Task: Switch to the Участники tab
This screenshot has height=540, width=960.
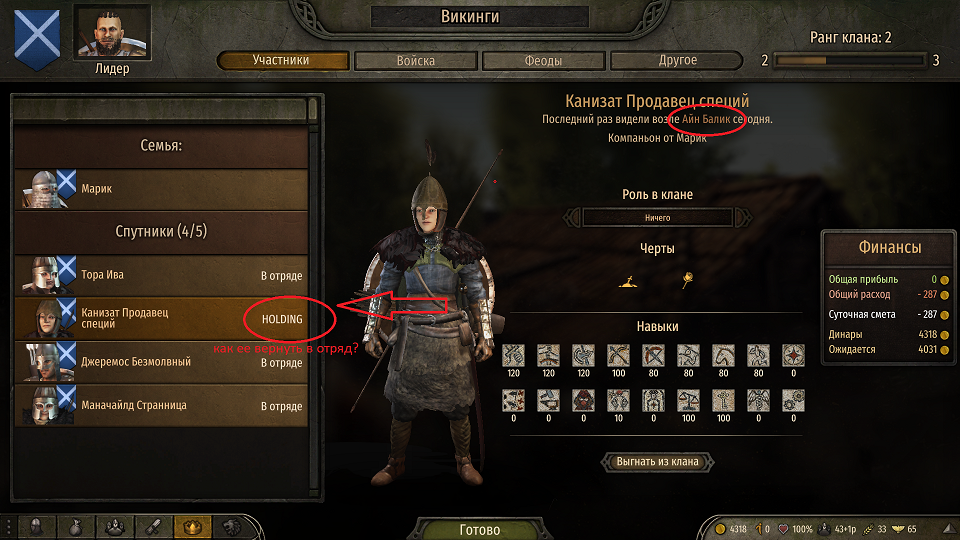Action: (x=280, y=61)
